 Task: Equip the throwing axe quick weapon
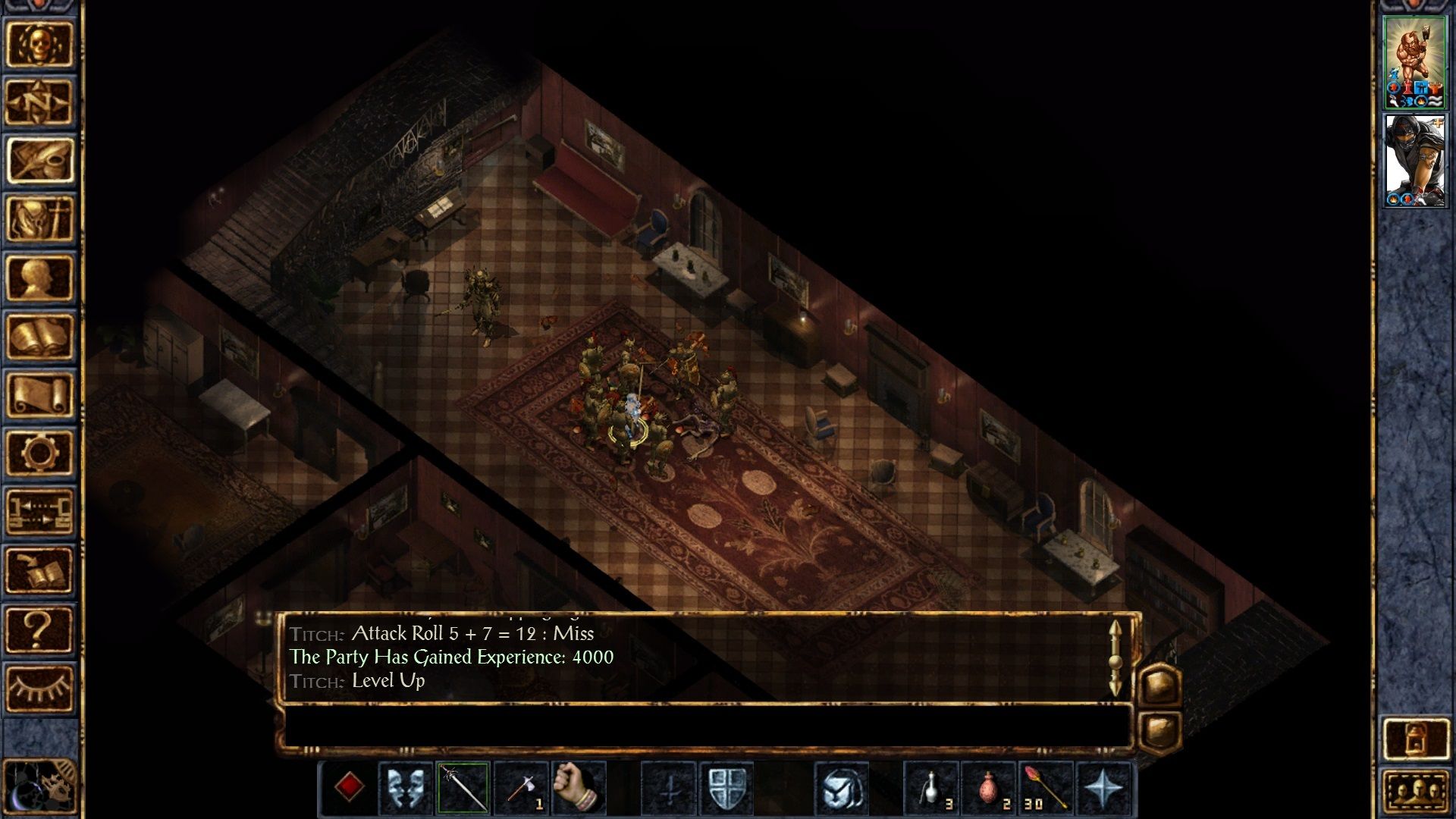click(522, 789)
